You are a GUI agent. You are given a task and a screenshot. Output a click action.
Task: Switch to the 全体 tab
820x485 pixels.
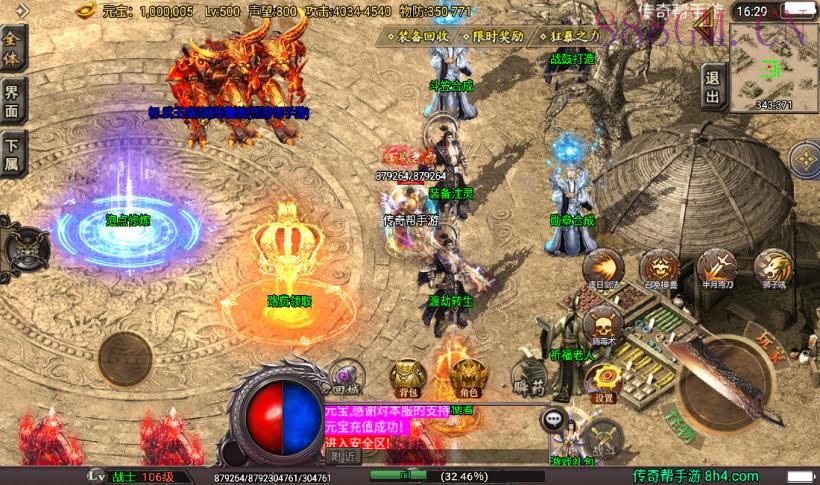click(14, 48)
